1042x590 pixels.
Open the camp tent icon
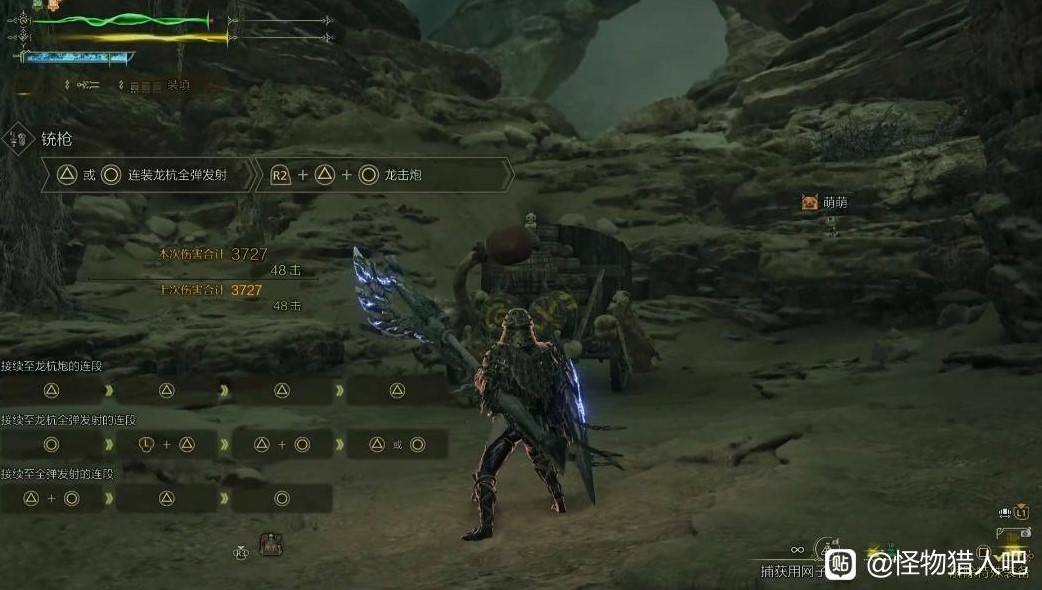coord(270,544)
